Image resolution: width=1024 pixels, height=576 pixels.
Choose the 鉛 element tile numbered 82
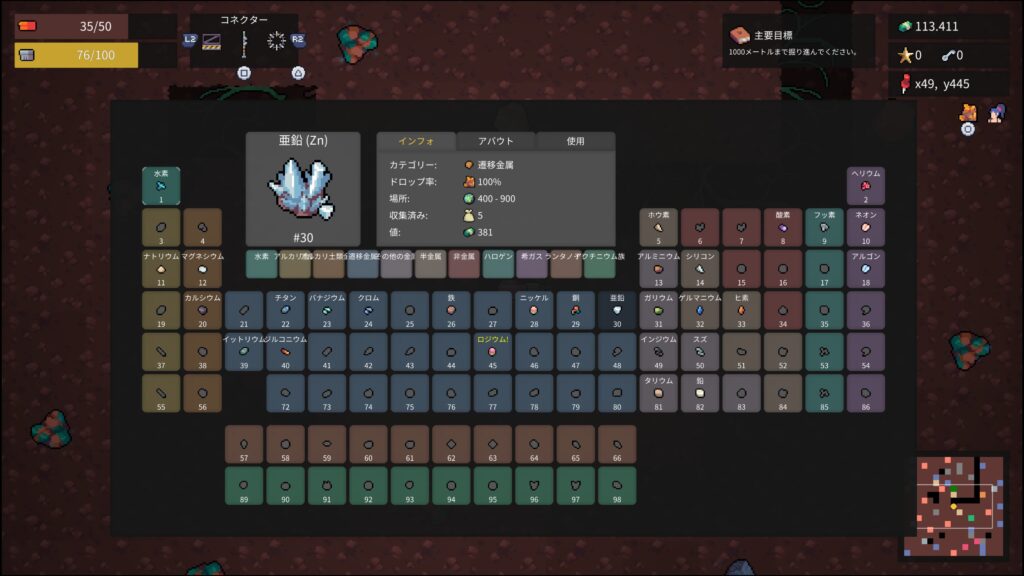(700, 394)
